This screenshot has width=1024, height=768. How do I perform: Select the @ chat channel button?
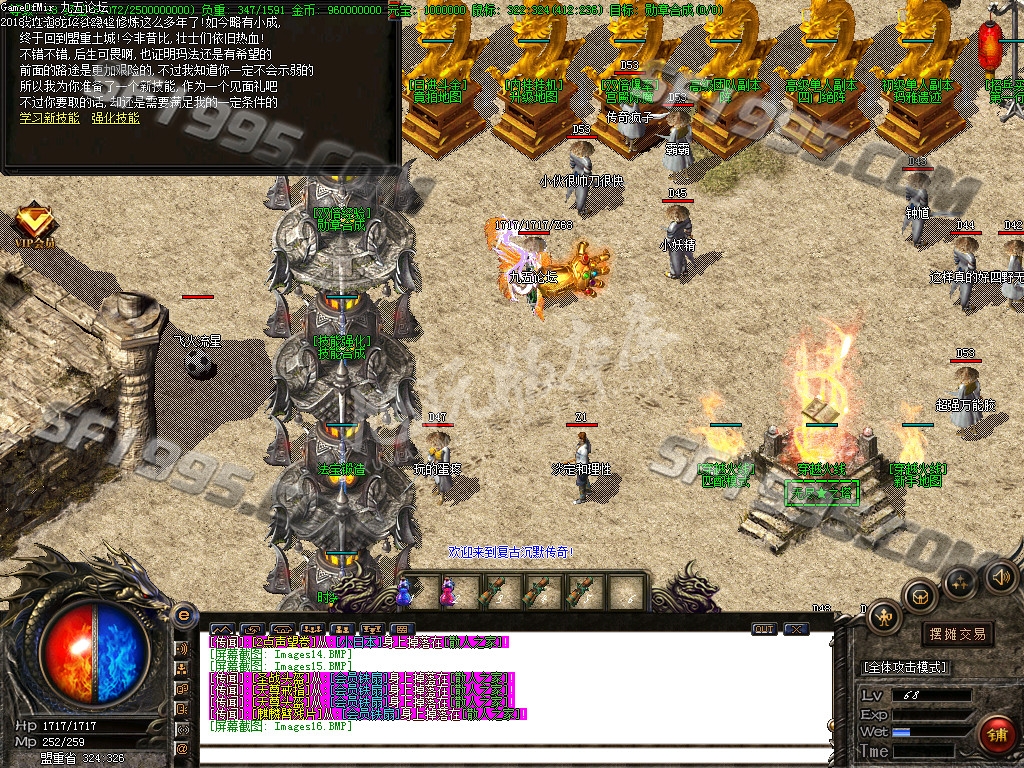click(182, 748)
